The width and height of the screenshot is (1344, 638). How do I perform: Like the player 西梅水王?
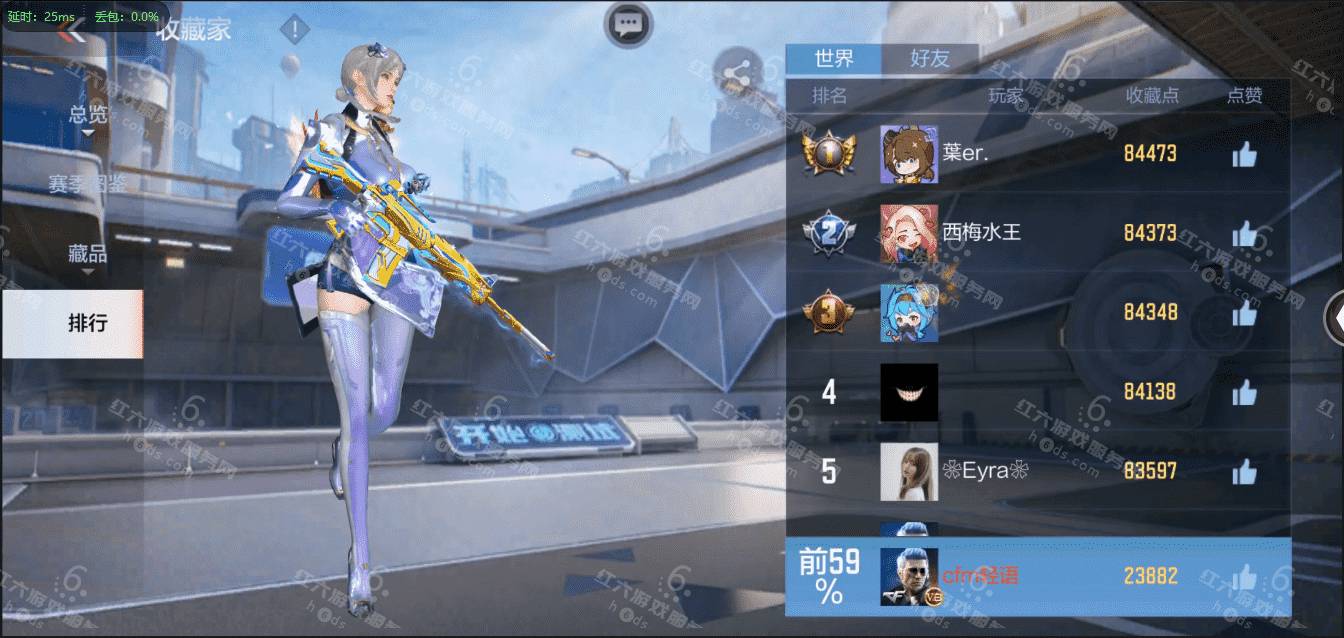click(1244, 234)
